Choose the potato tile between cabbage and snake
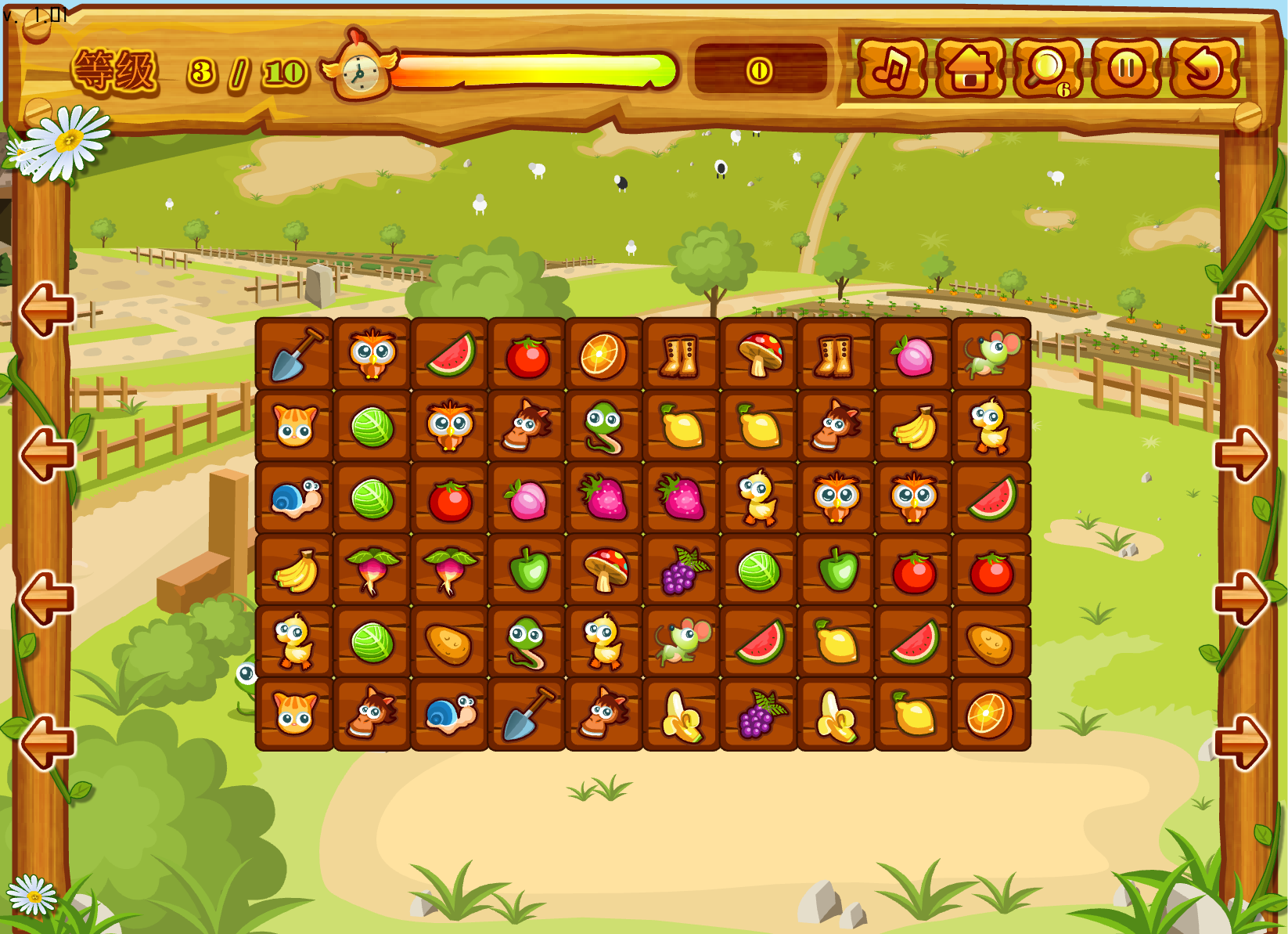The height and width of the screenshot is (934, 1288). tap(450, 643)
